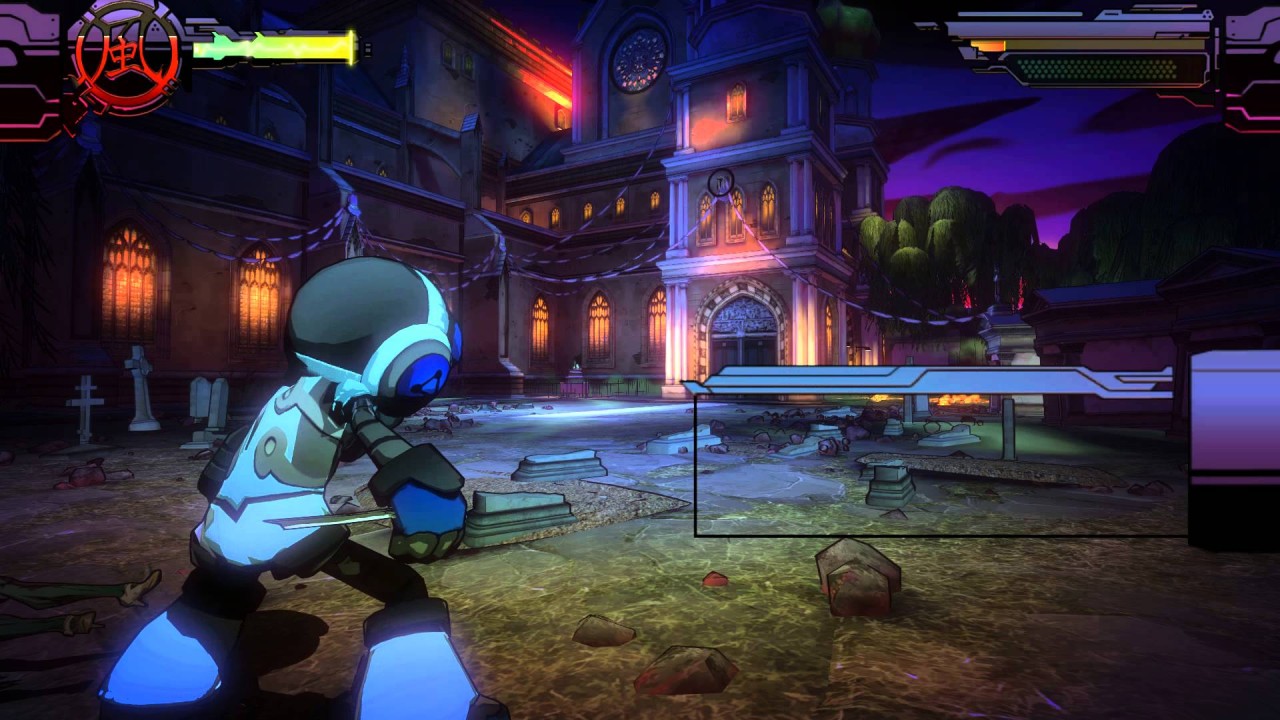Click the red kanji emblem icon
The width and height of the screenshot is (1280, 720).
click(x=126, y=58)
